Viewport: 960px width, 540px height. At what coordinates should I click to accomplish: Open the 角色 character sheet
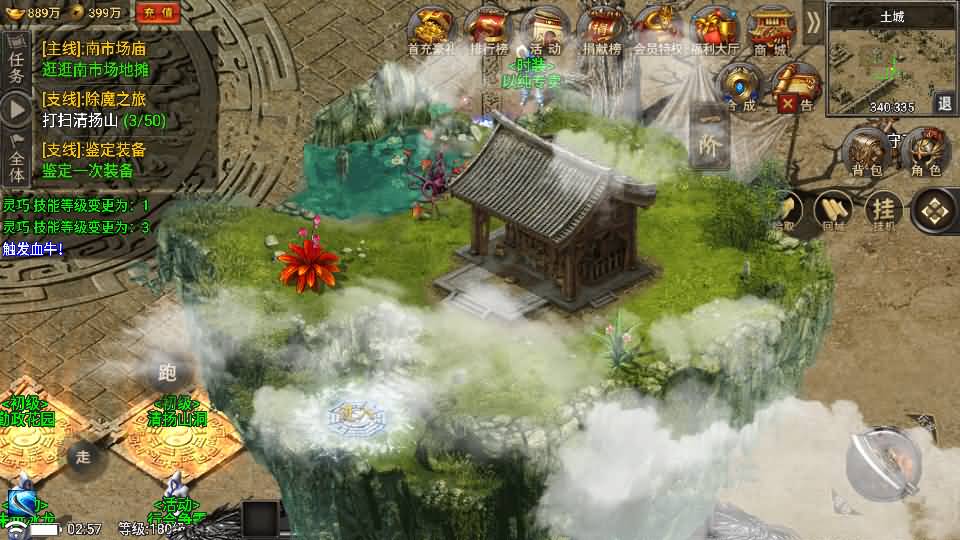(x=925, y=153)
